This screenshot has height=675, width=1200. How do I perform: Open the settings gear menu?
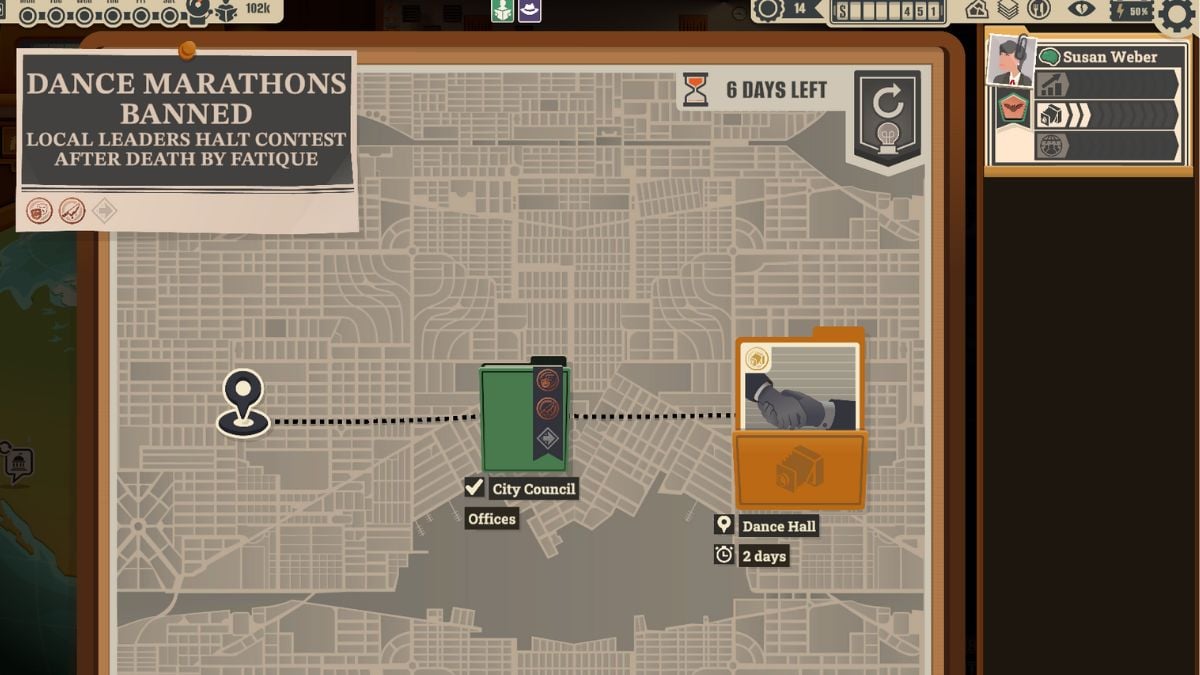coord(1177,14)
